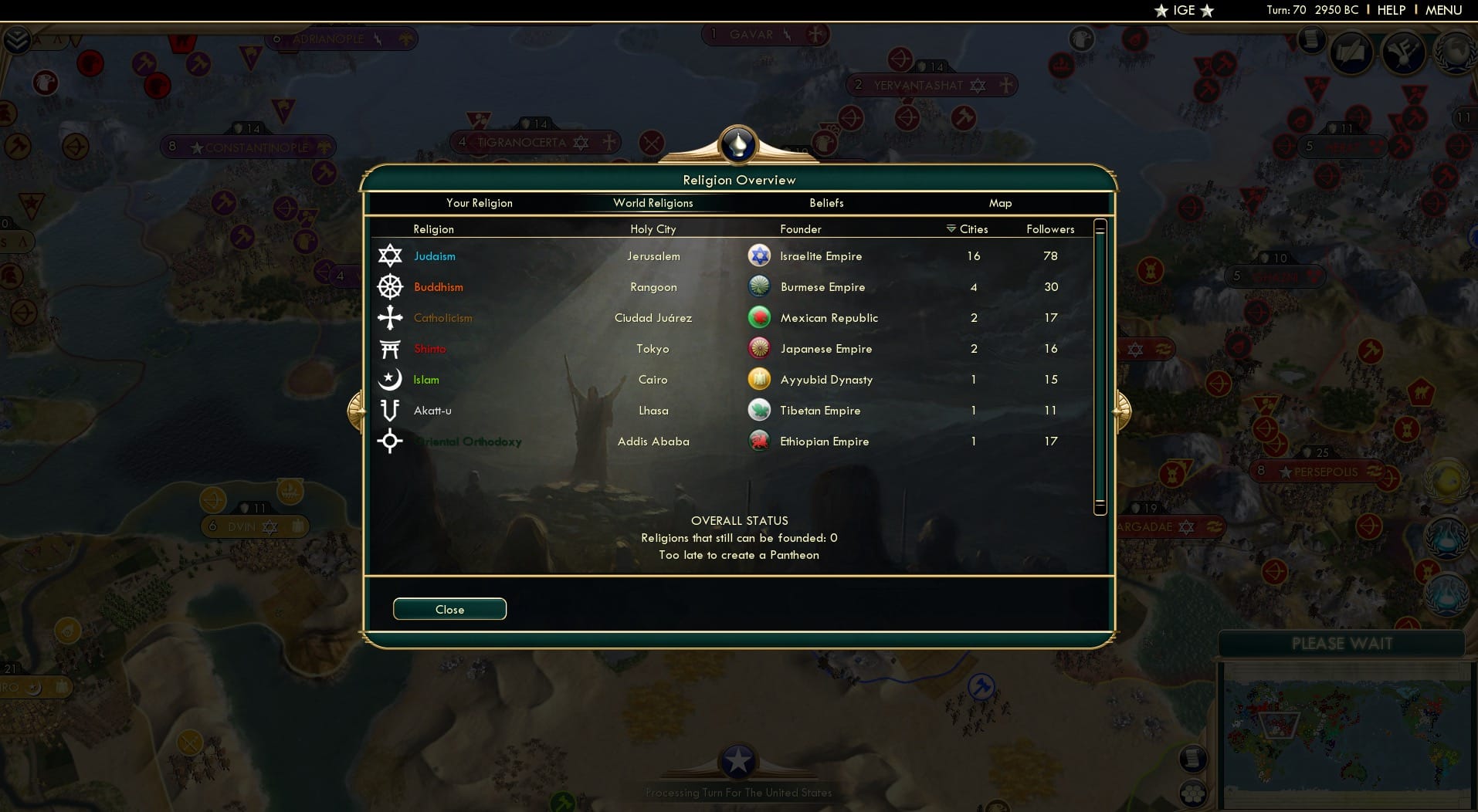Click the Buddhism dharma wheel icon

(391, 286)
